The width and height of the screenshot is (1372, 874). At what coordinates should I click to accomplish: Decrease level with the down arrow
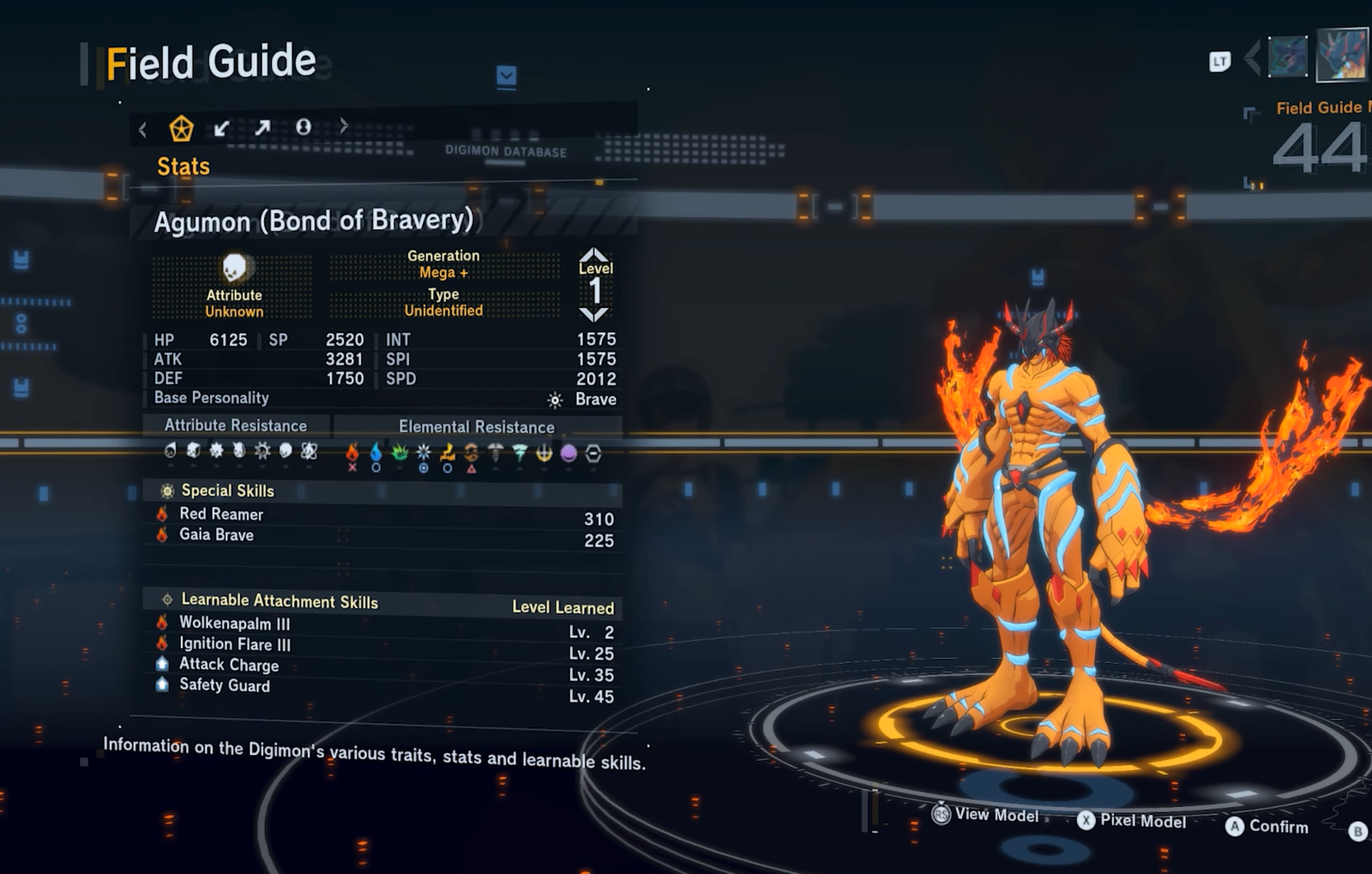pos(594,314)
